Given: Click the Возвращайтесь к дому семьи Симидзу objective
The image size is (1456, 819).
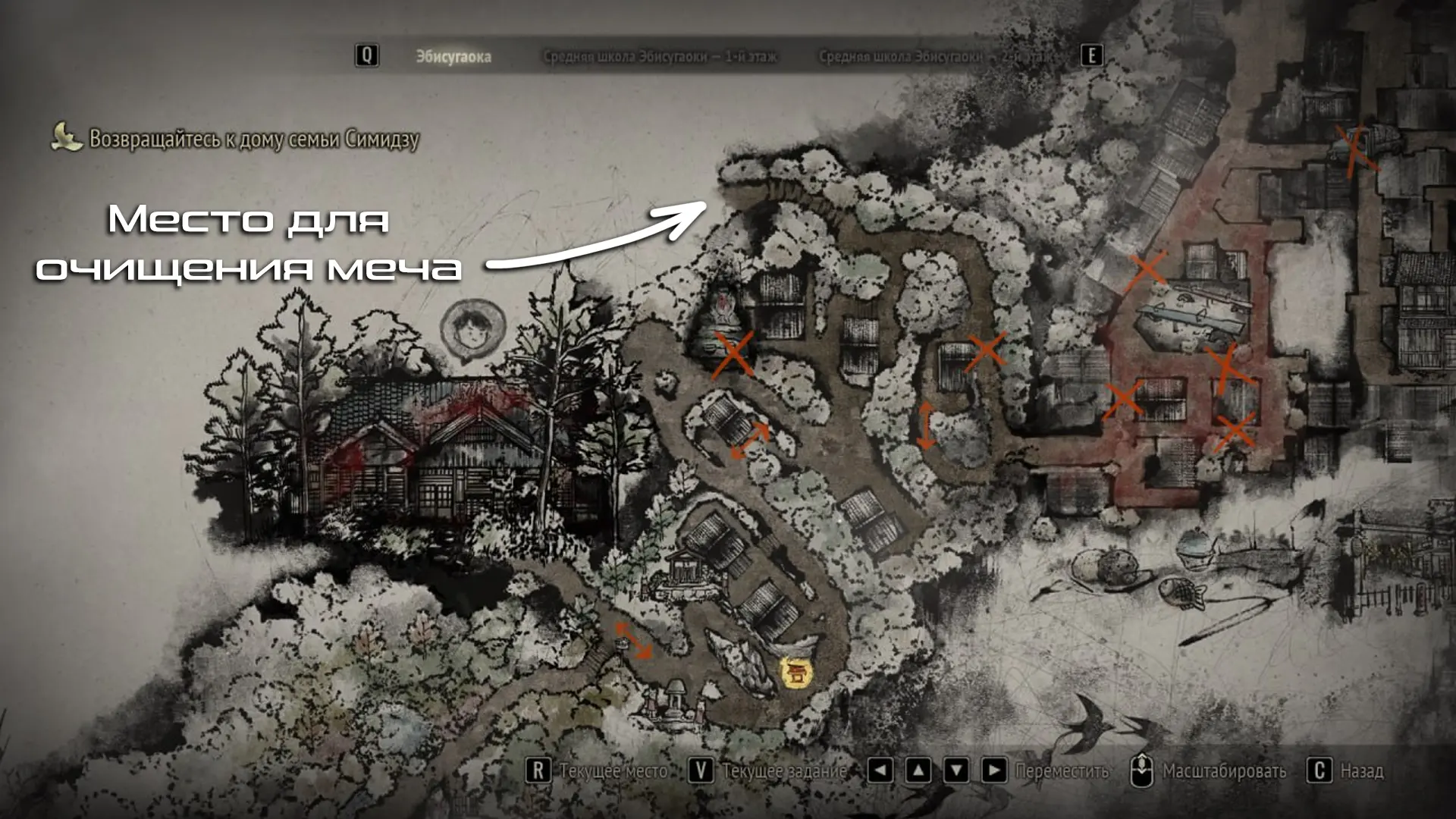Looking at the screenshot, I should 253,139.
